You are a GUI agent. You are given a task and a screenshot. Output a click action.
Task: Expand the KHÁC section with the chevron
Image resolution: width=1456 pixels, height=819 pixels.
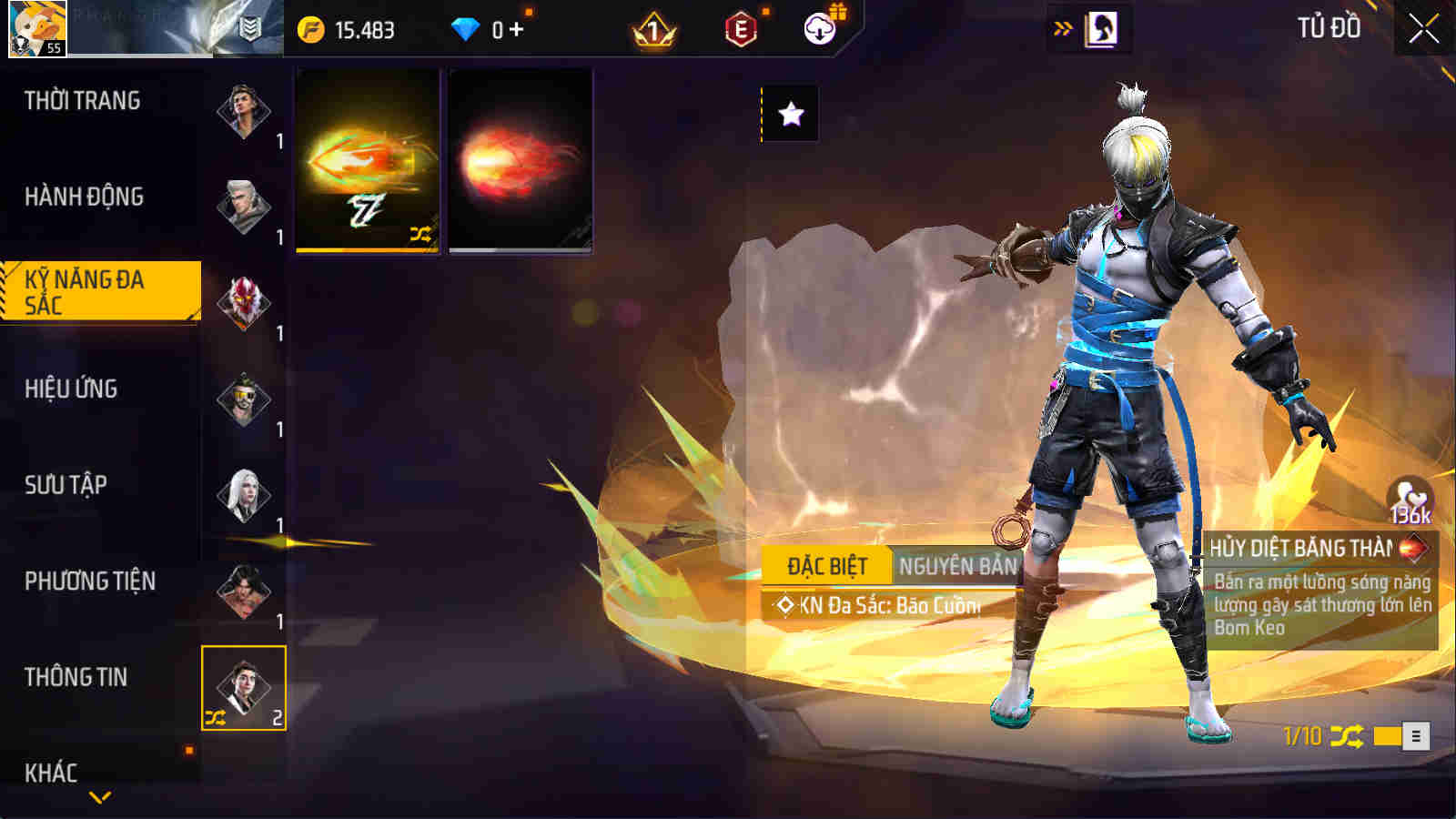click(x=98, y=796)
